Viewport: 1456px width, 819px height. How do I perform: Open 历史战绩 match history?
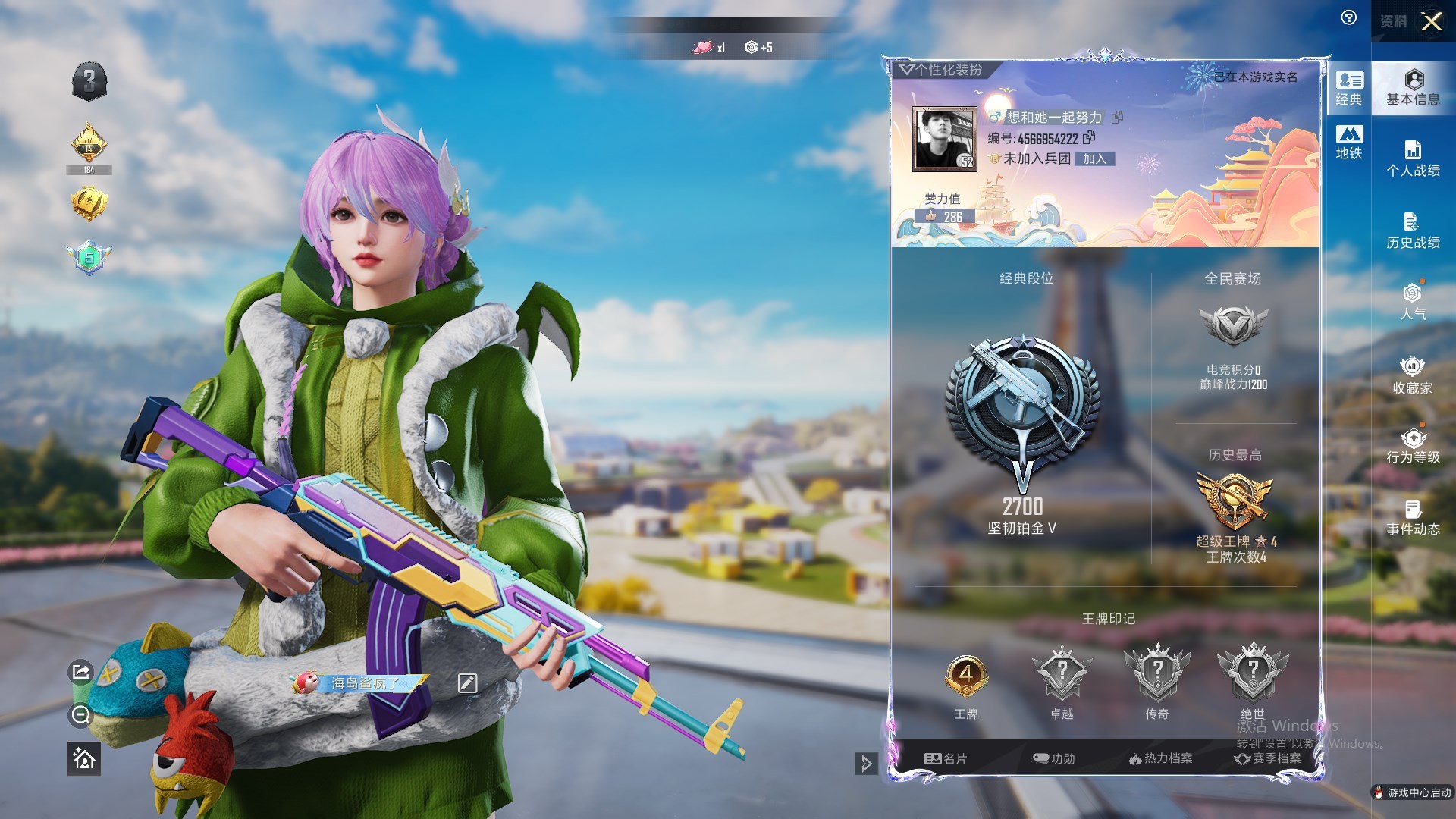click(1413, 231)
